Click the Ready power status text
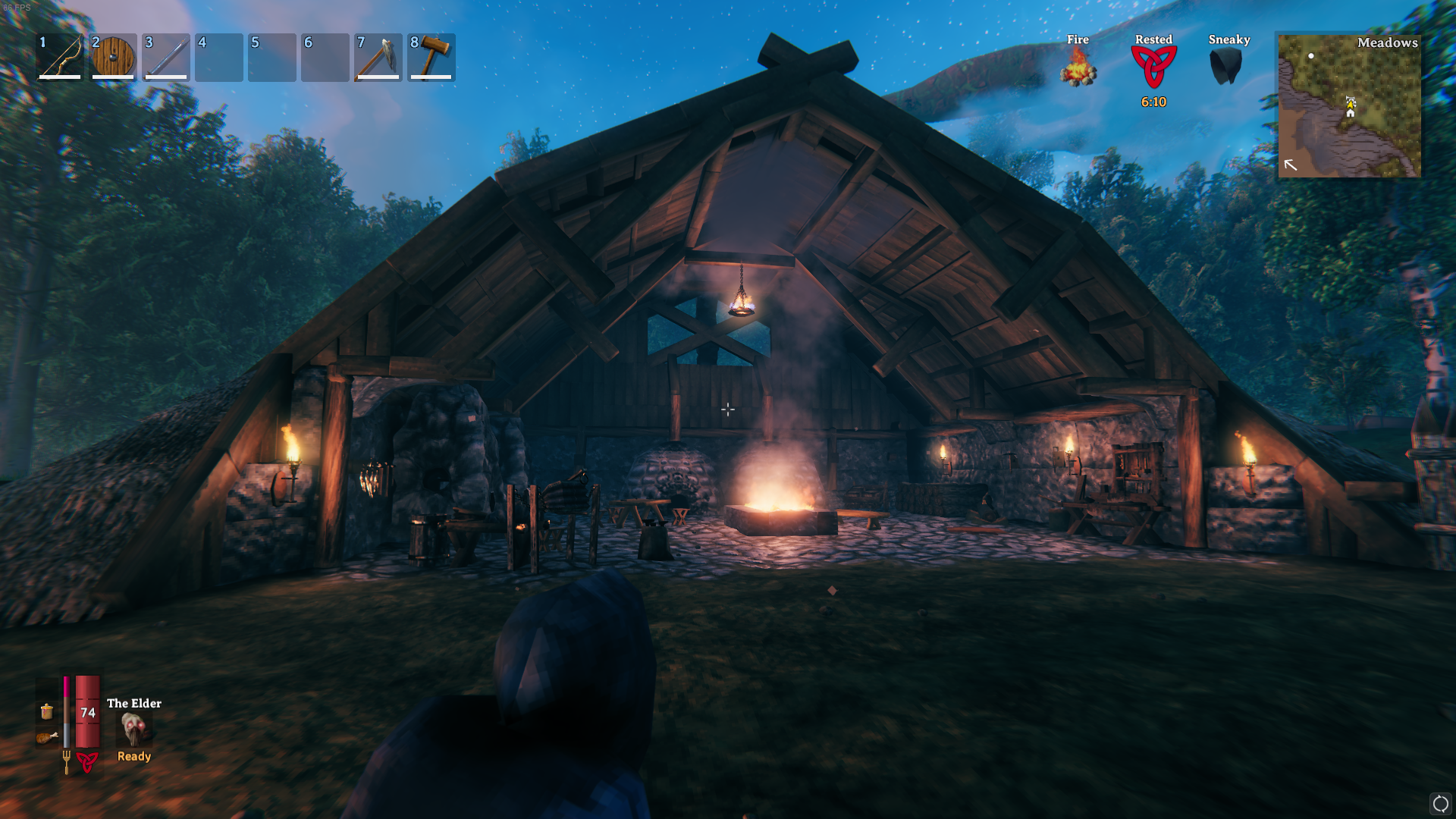The width and height of the screenshot is (1456, 819). [x=133, y=755]
